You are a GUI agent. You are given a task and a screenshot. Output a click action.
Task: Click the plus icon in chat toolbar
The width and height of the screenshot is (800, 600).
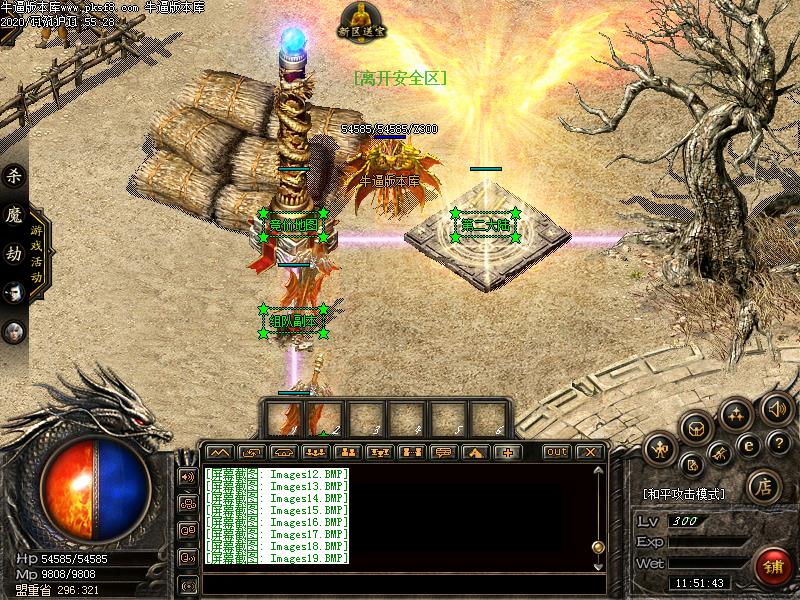coord(507,452)
